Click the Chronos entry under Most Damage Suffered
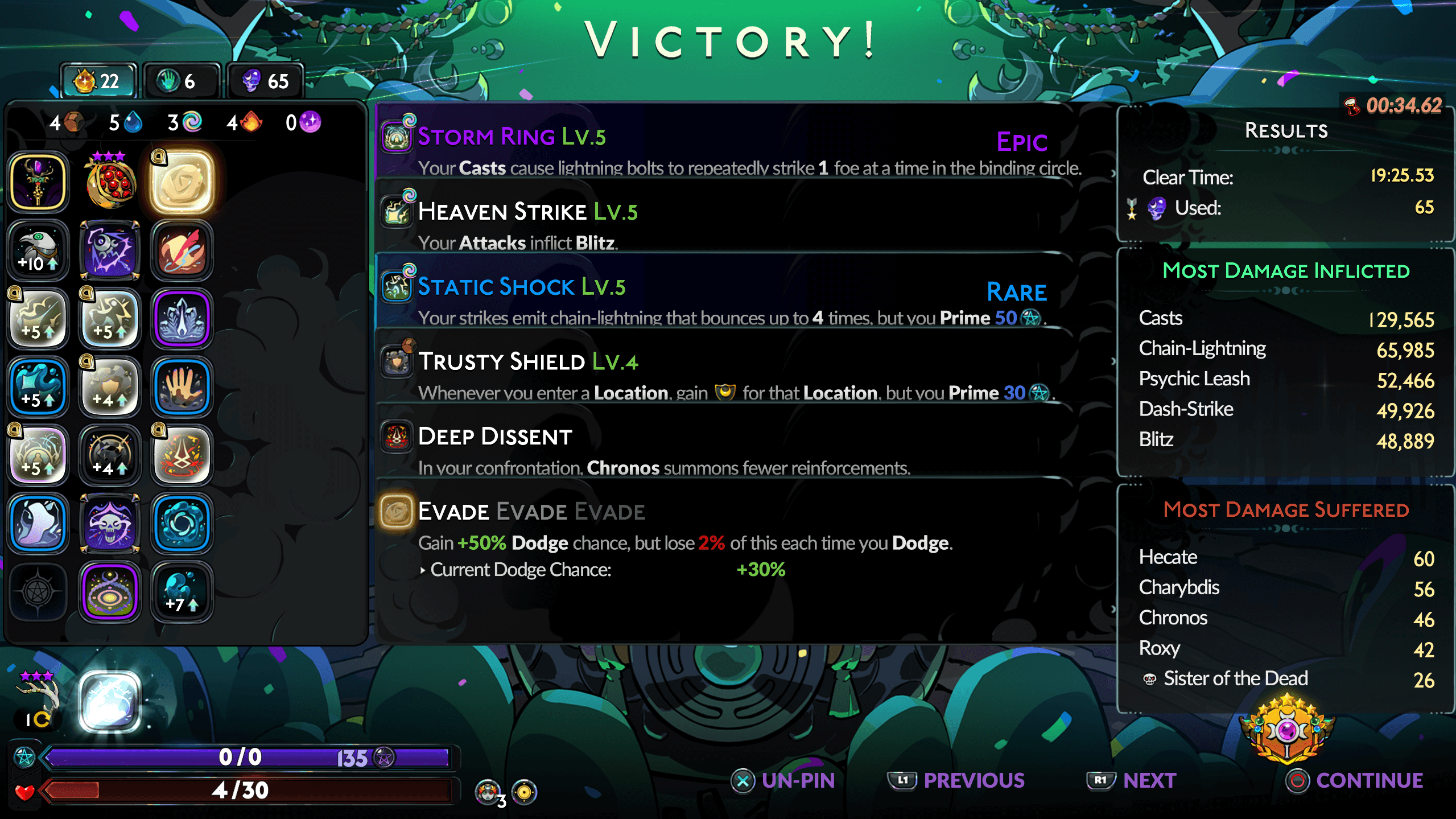Screen dimensions: 1456x819 1173,618
